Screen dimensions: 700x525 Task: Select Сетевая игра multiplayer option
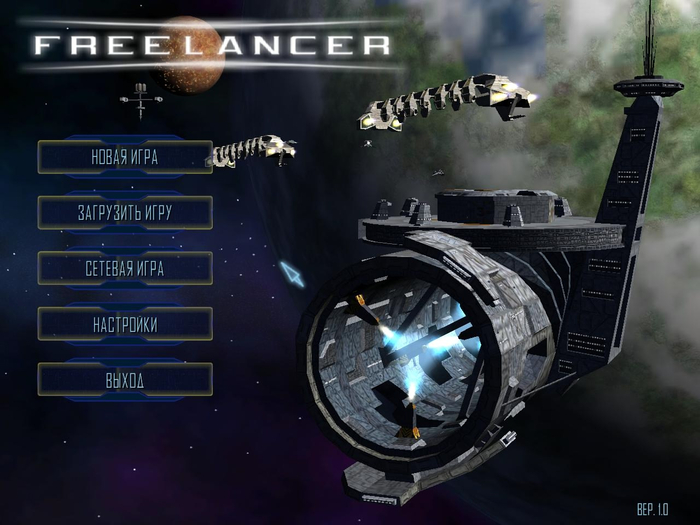click(125, 268)
